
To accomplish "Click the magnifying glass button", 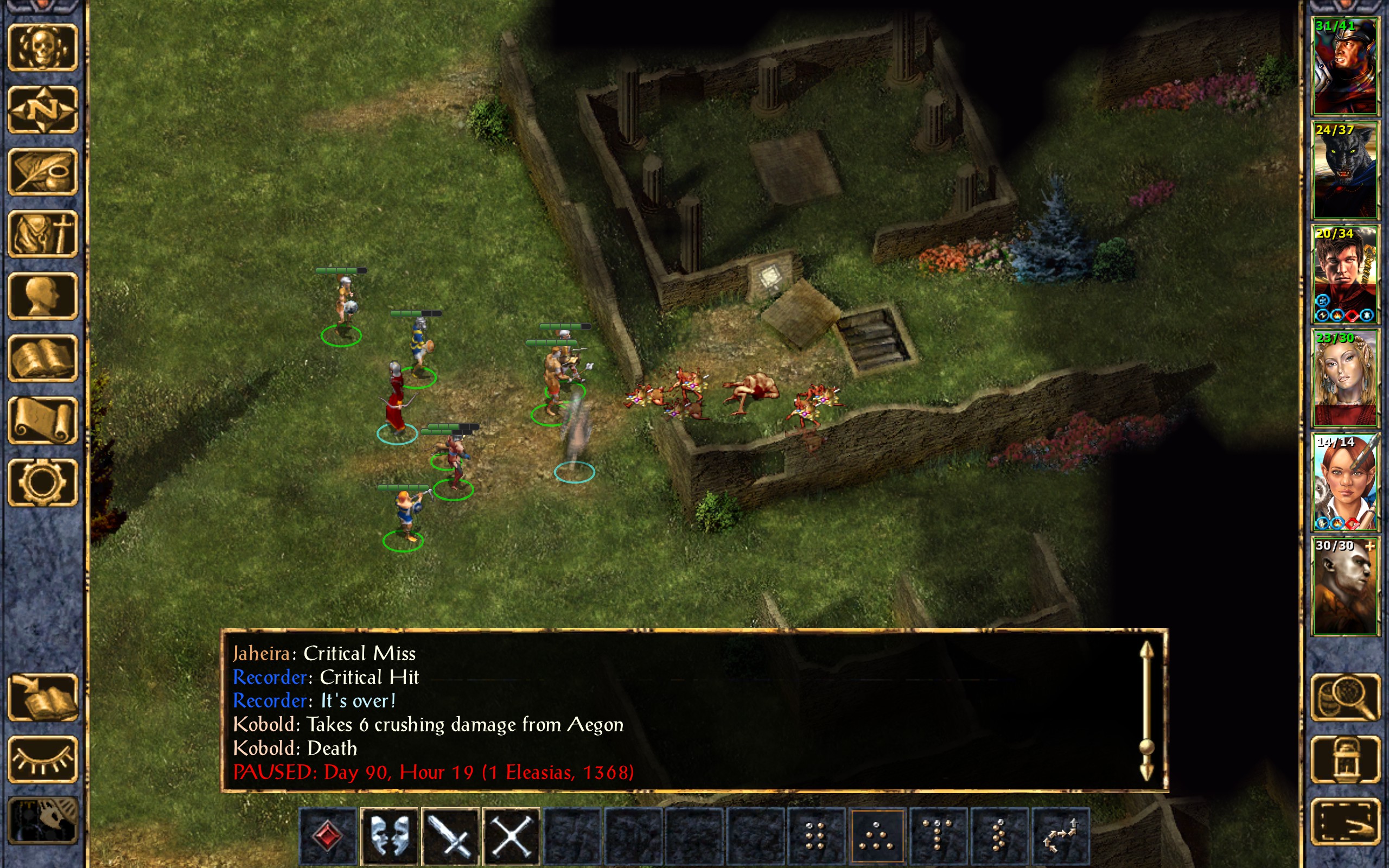I will coord(1345,698).
